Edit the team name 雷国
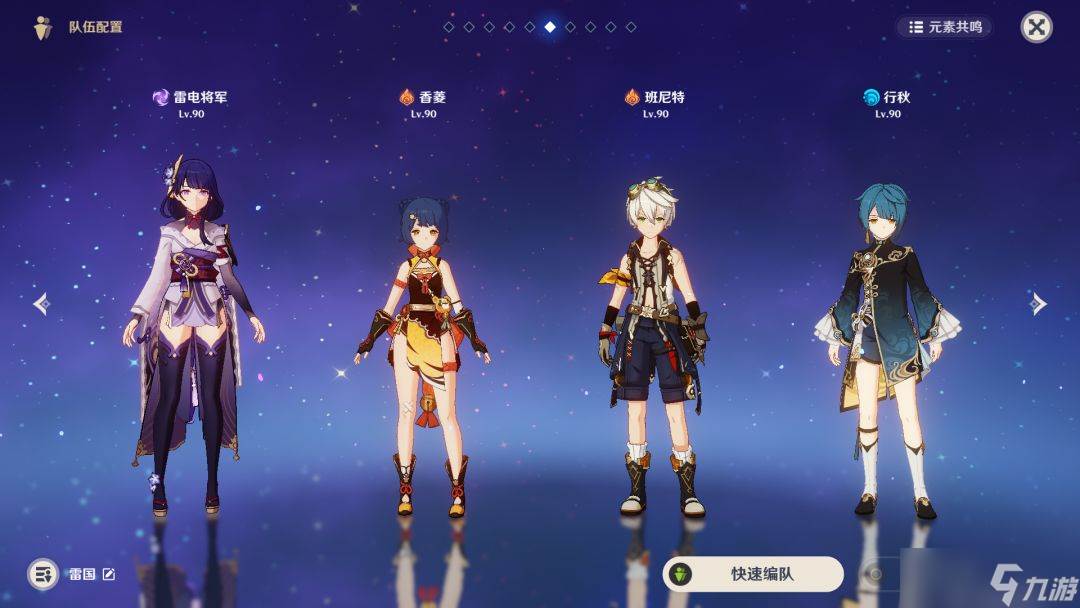 (x=109, y=574)
